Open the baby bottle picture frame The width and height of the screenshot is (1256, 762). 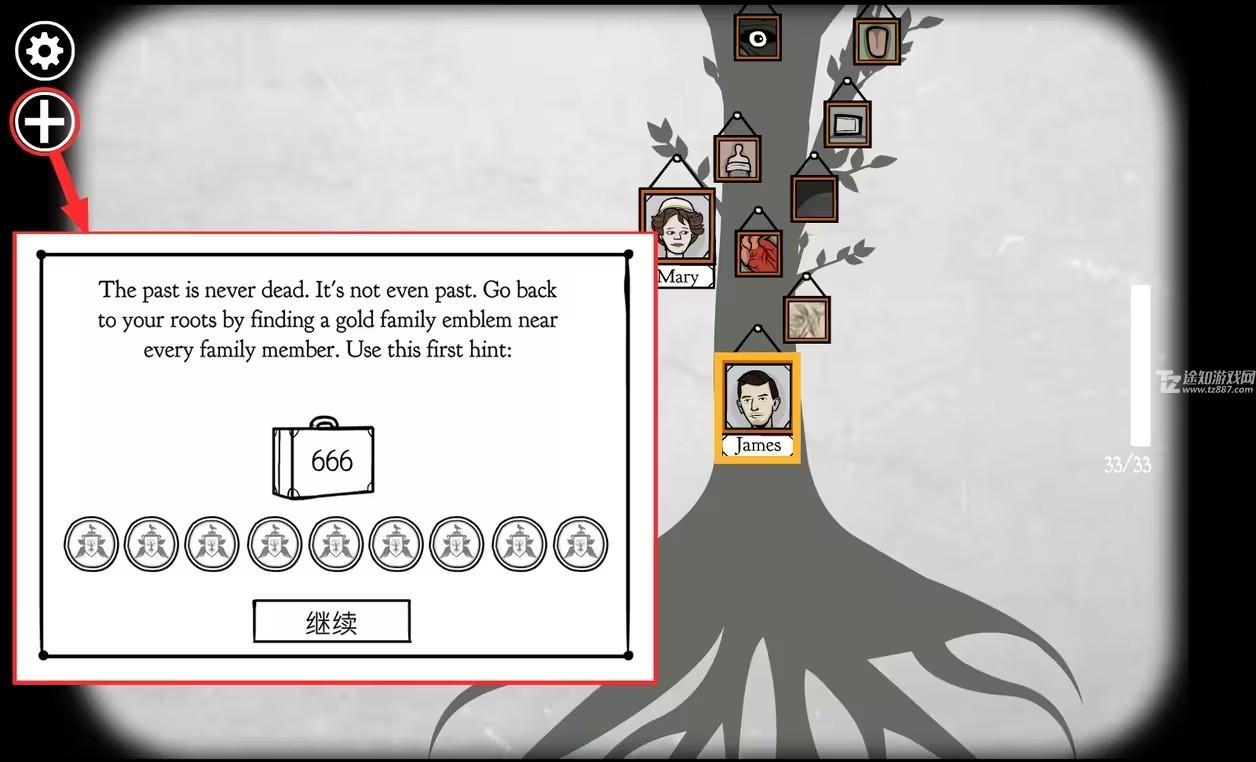coord(738,158)
